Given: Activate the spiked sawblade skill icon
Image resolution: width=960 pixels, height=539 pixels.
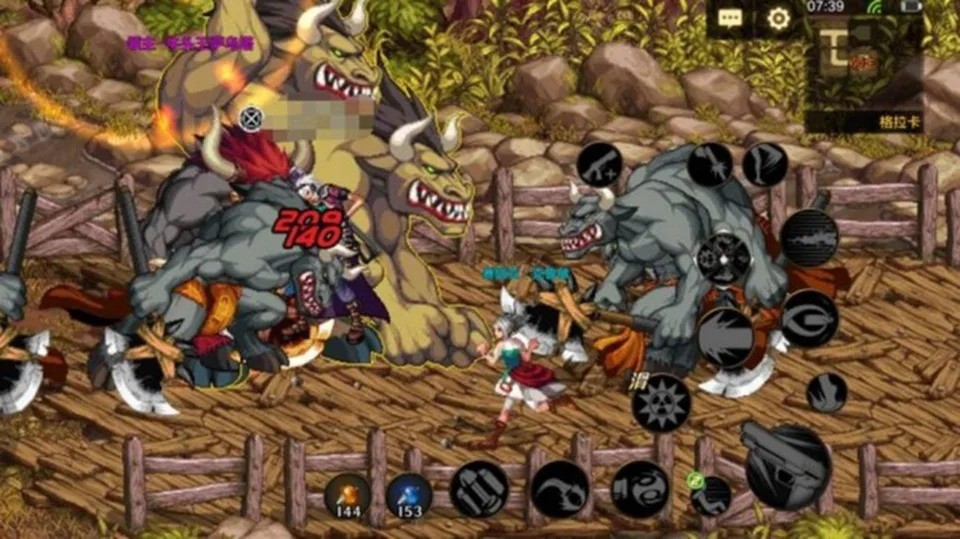Looking at the screenshot, I should tap(661, 402).
